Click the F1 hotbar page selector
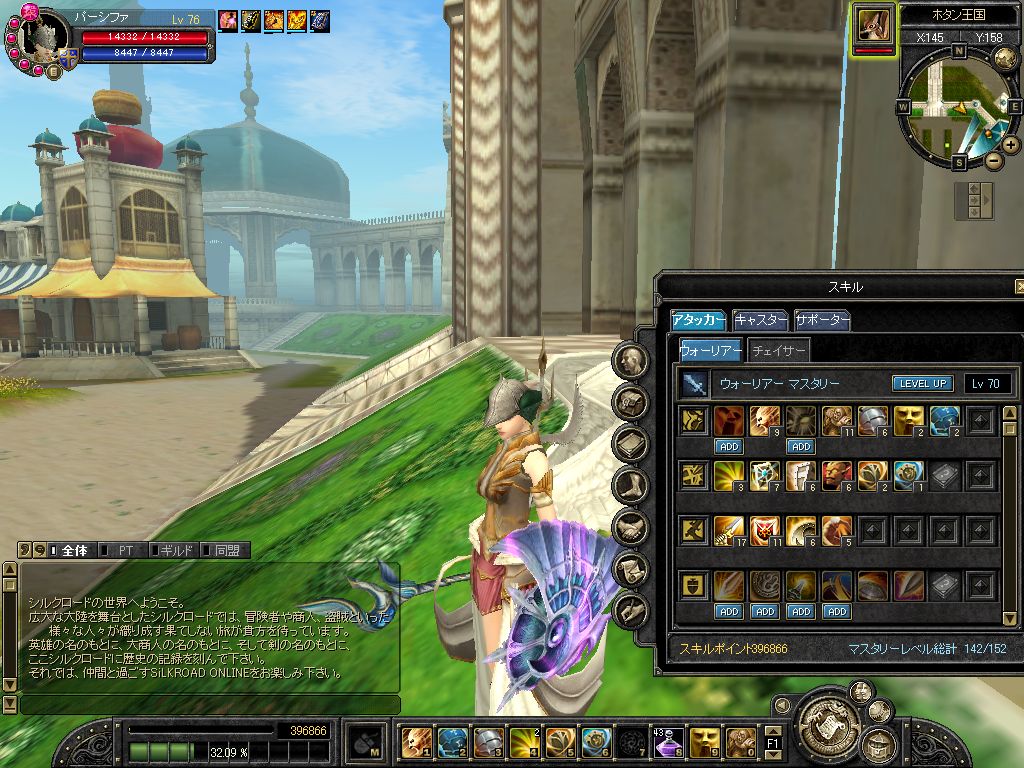The image size is (1024, 768). click(x=772, y=743)
